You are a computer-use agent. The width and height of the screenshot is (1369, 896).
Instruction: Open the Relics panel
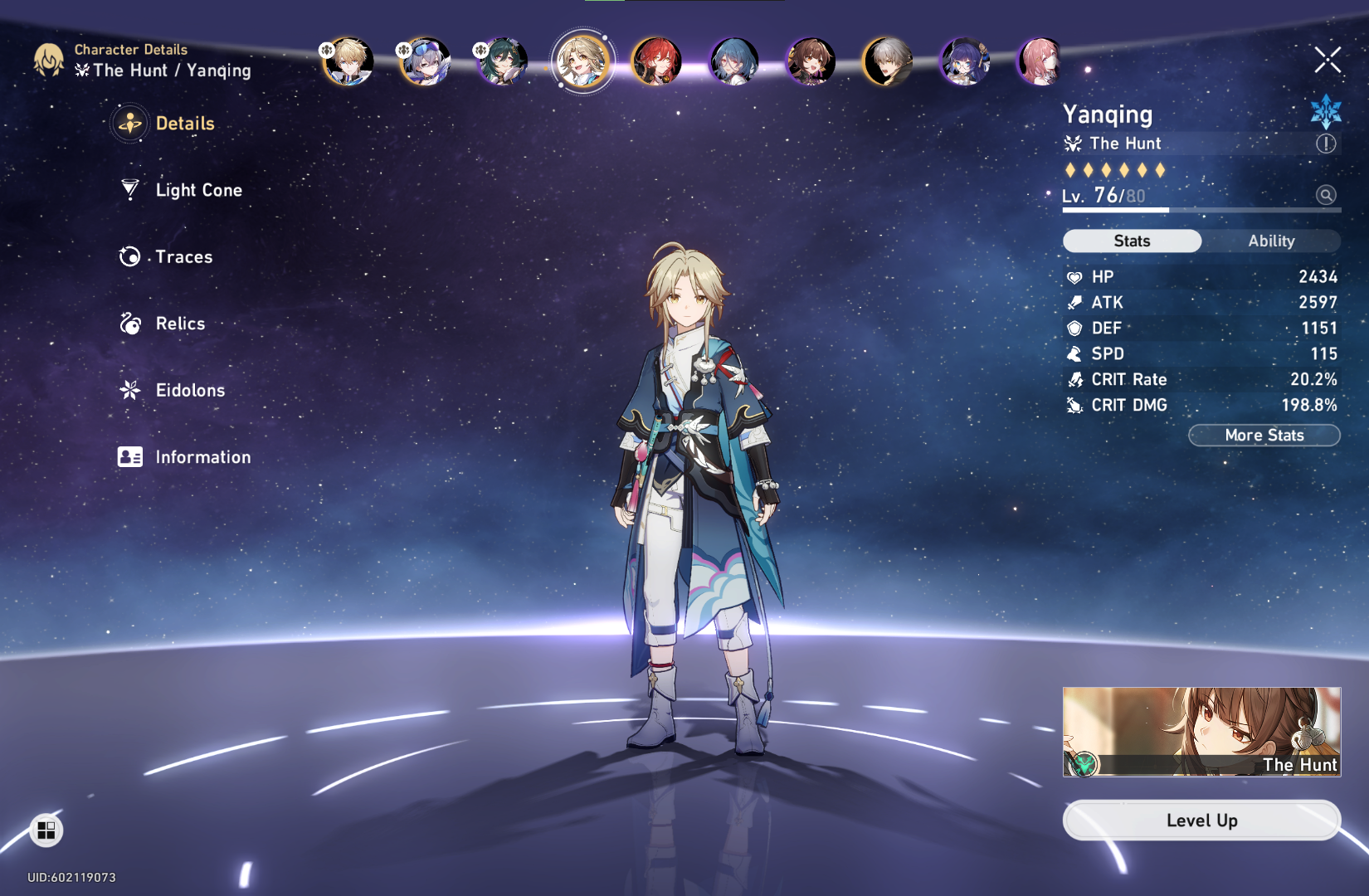[178, 324]
